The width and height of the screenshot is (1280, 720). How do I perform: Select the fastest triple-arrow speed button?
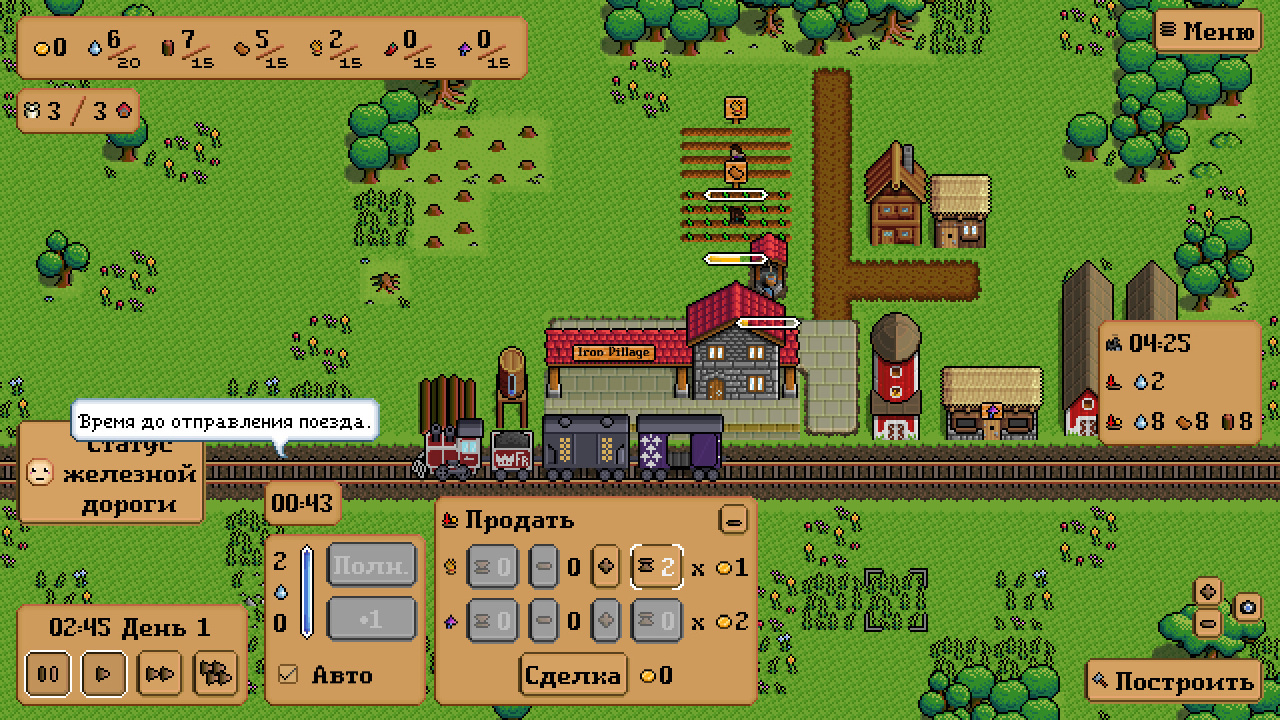(215, 673)
